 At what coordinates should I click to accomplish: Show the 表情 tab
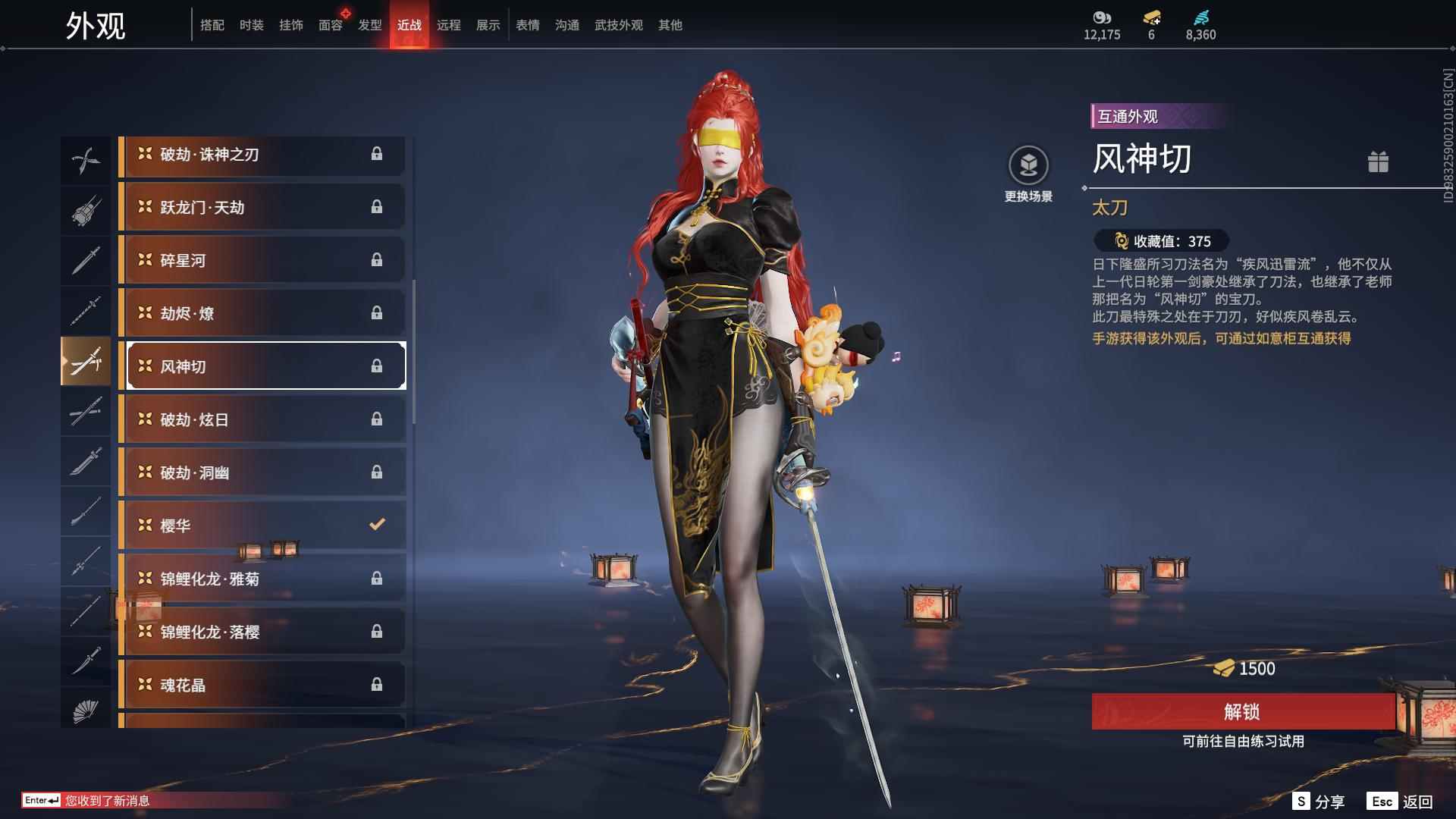click(x=527, y=25)
